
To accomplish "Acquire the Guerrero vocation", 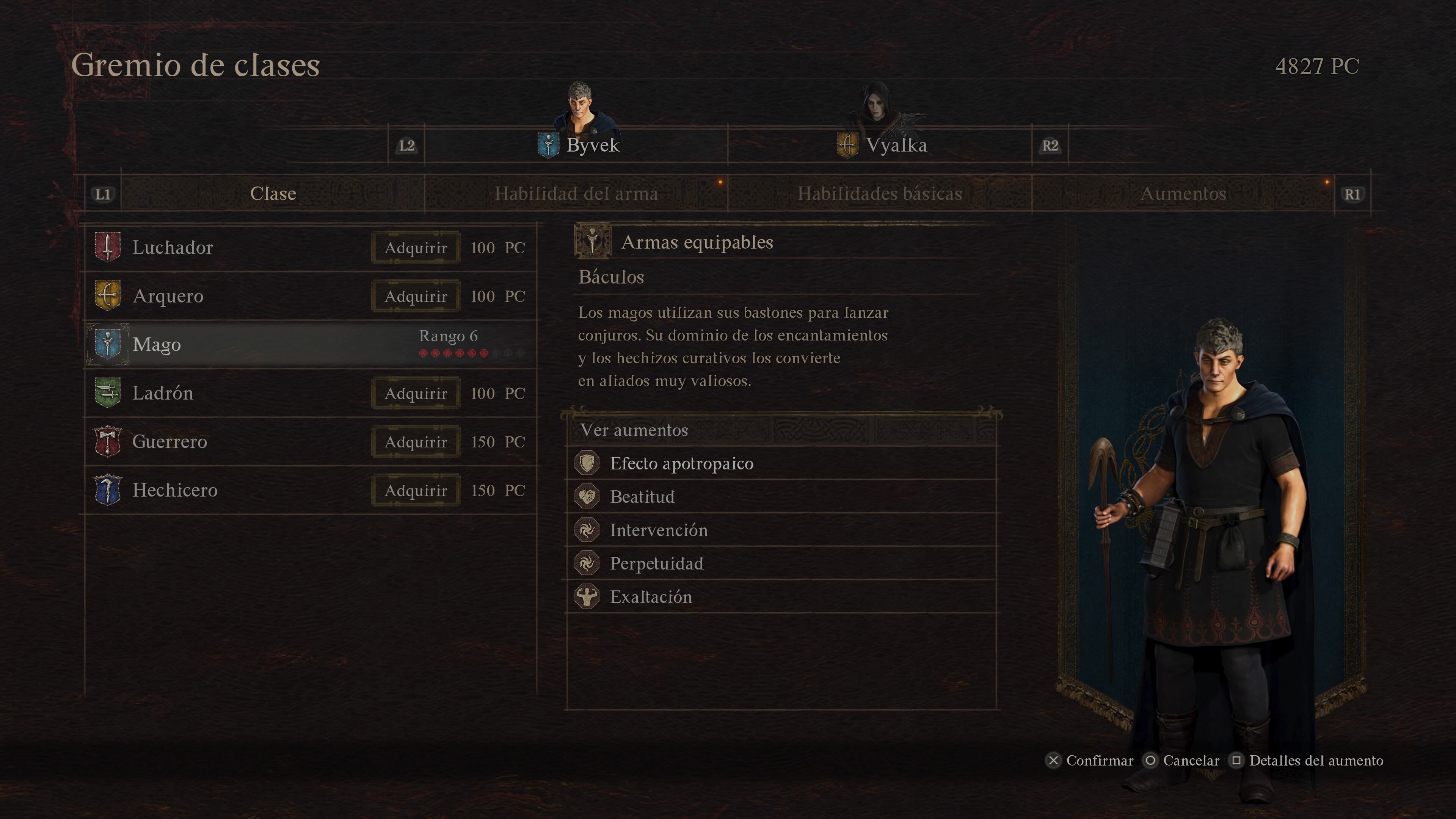I will (x=416, y=442).
